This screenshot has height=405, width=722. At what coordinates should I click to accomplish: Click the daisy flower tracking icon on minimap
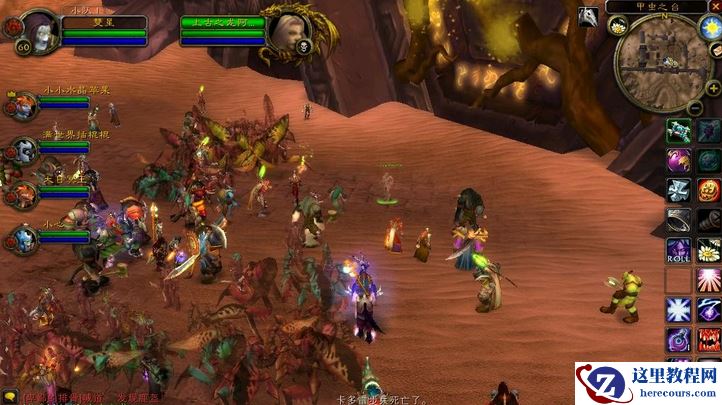pos(617,25)
